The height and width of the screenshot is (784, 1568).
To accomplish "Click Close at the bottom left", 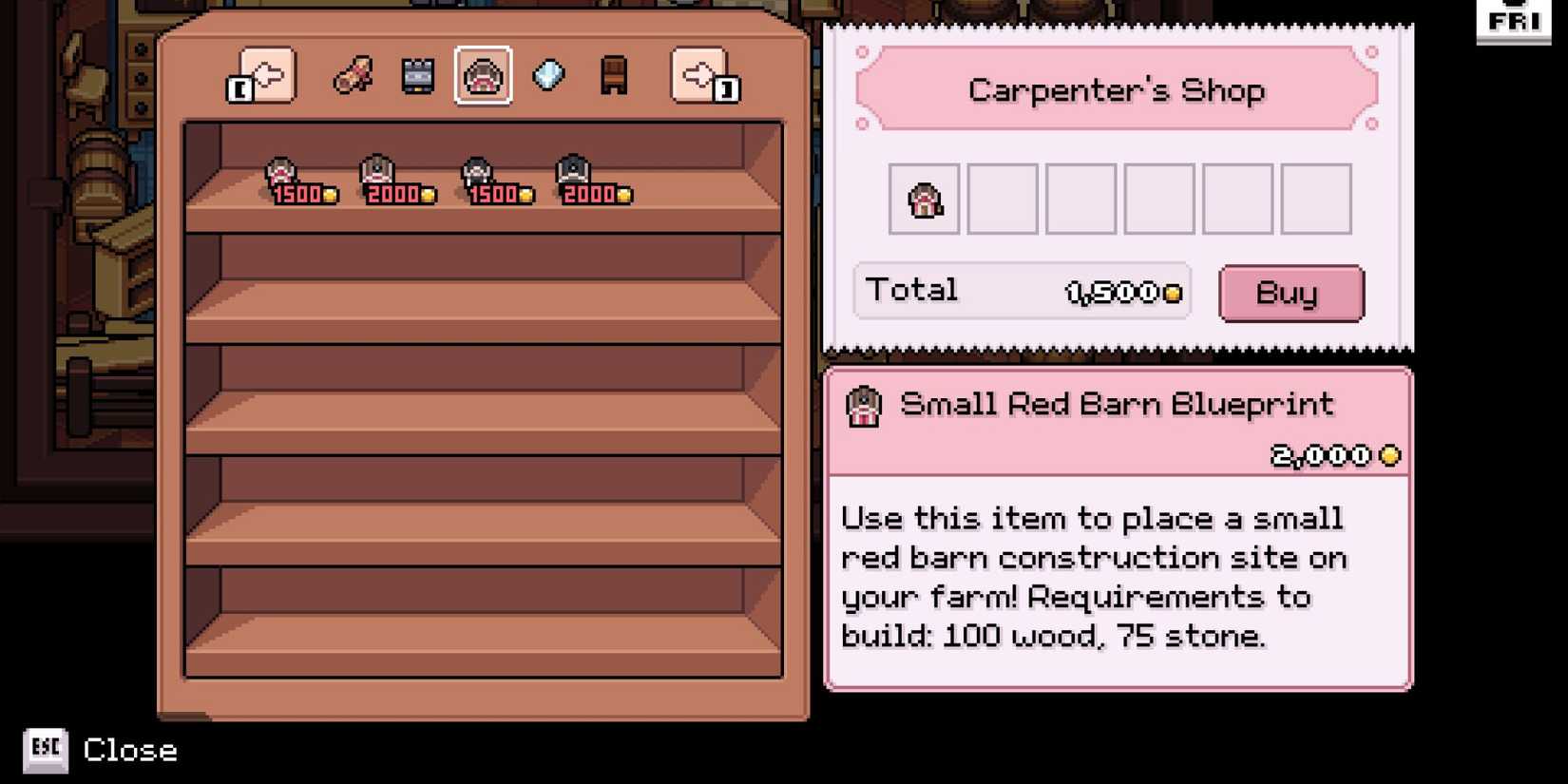I will tap(130, 750).
